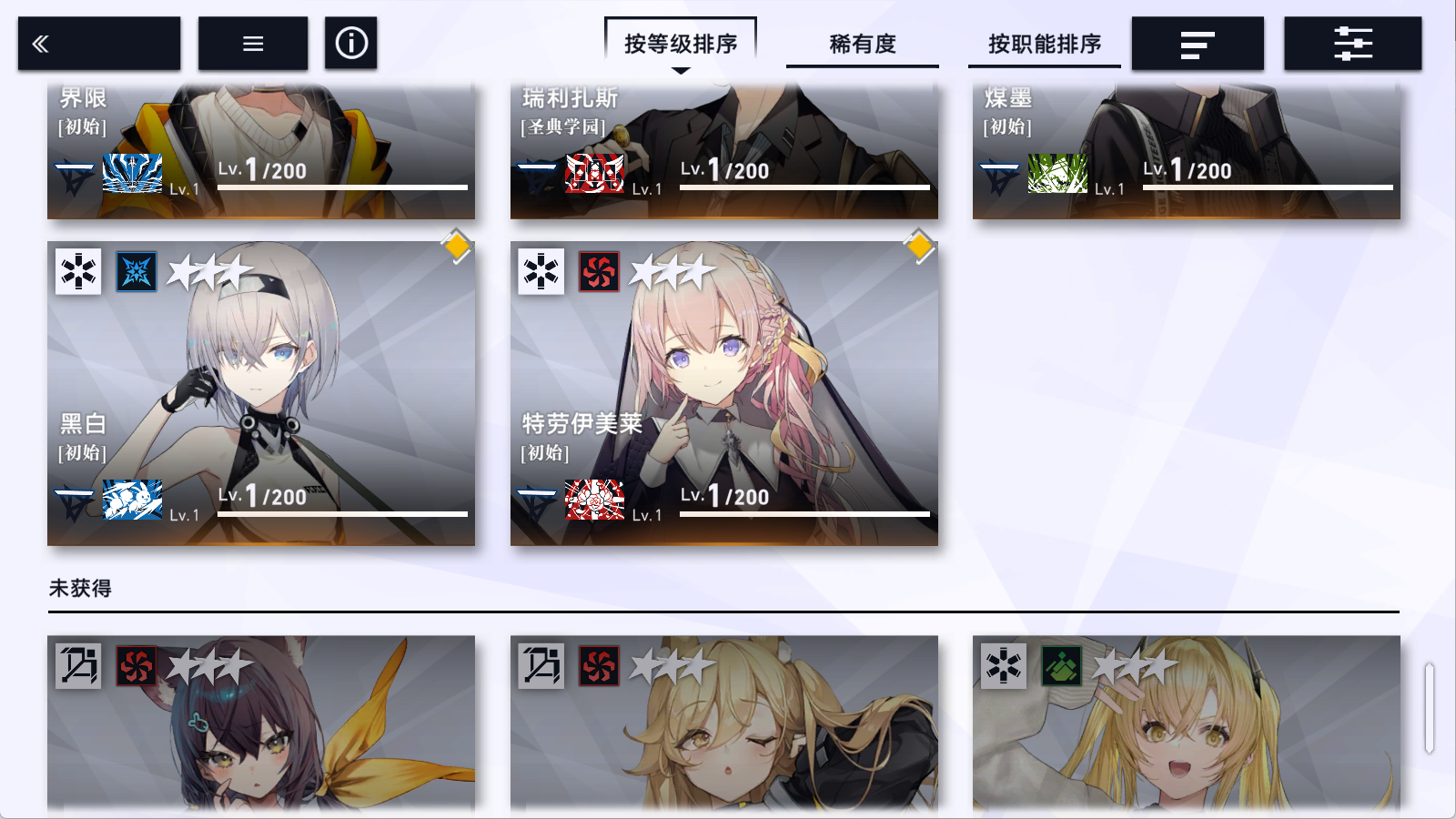Open the list menu icon beside the back button

click(252, 42)
